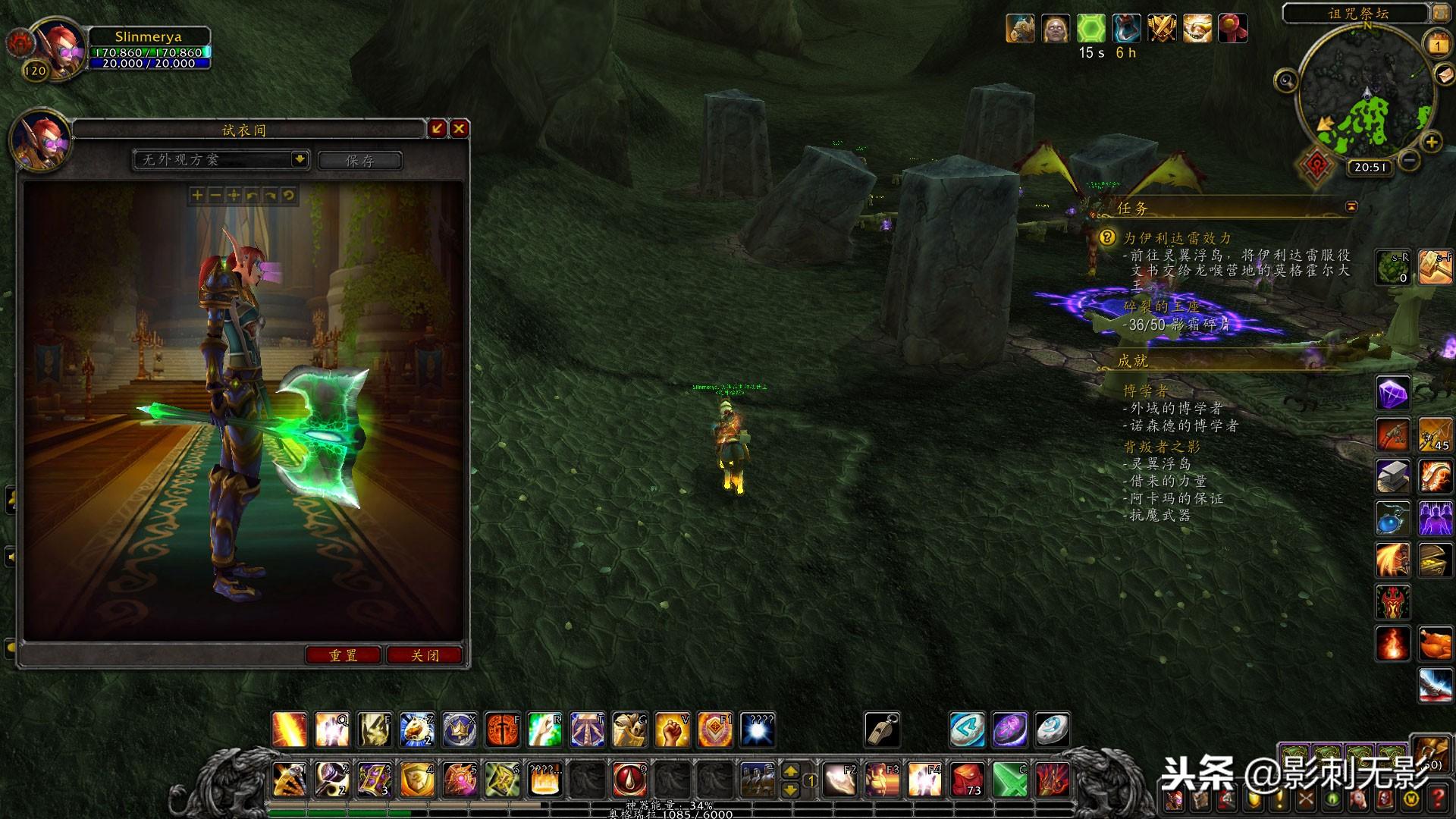Viewport: 1456px width, 819px height.
Task: Activate the golden fist ability bound to V
Action: coord(672,730)
